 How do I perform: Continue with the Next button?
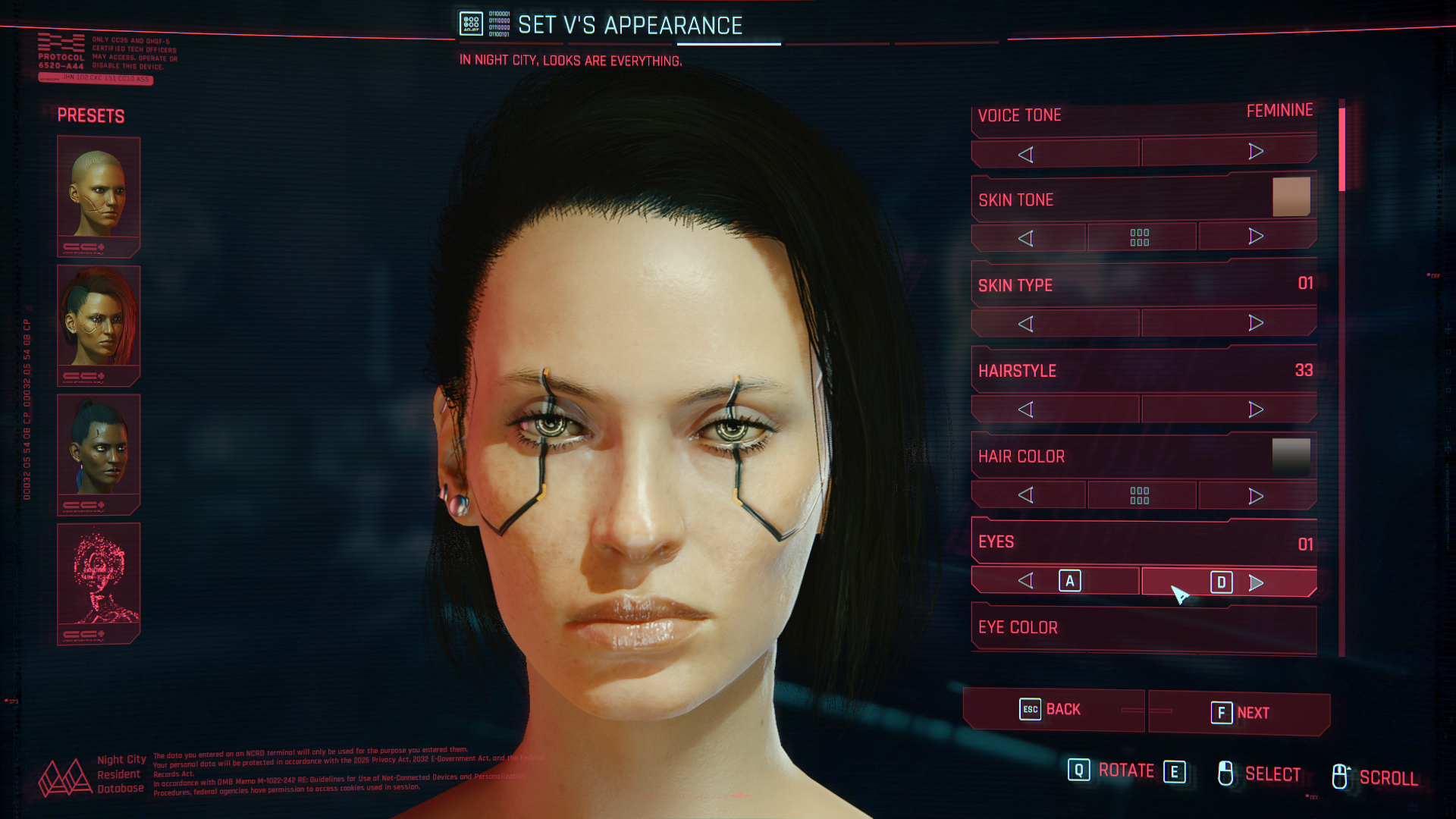[1239, 713]
